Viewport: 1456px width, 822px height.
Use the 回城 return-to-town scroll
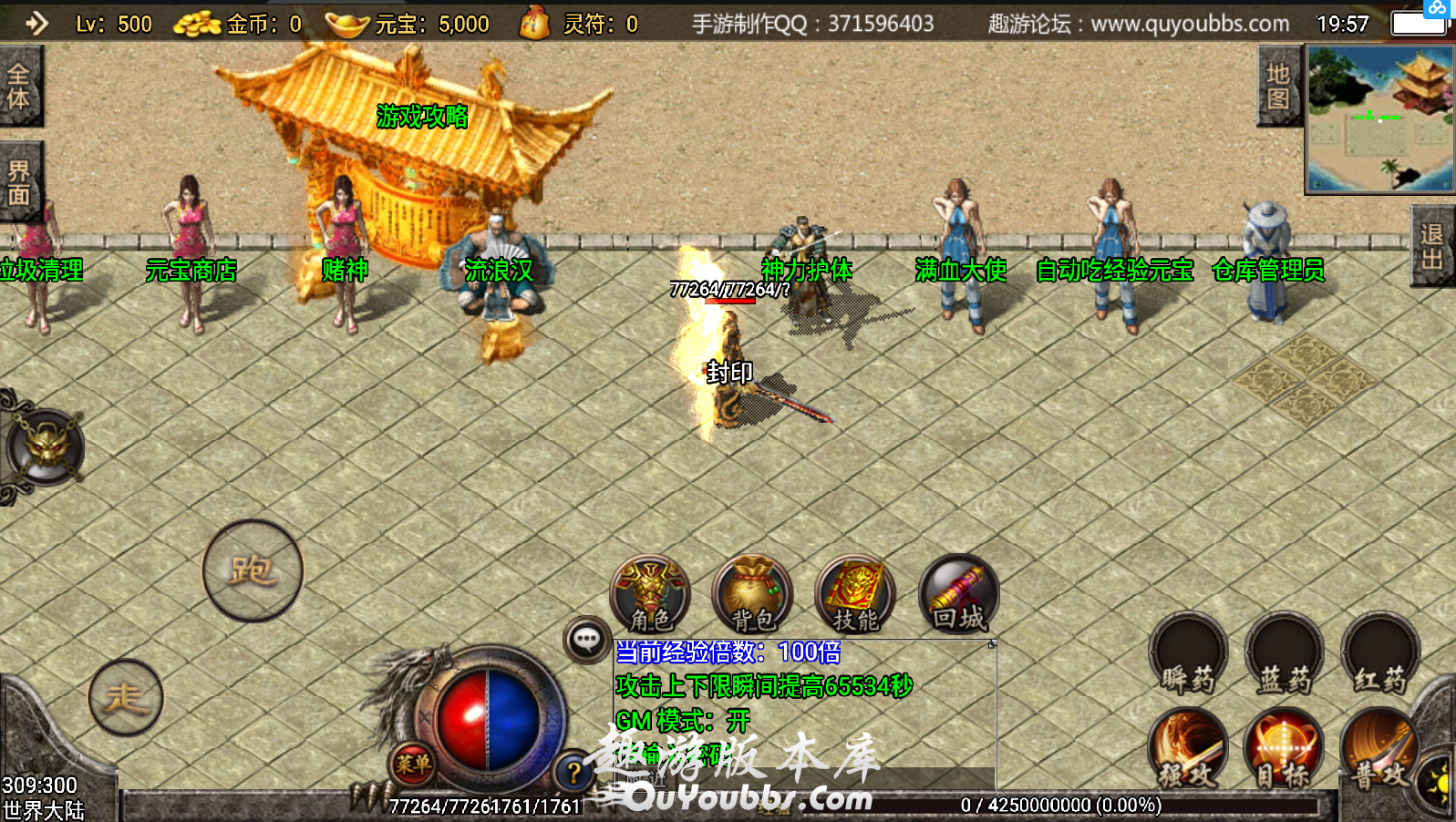(958, 595)
